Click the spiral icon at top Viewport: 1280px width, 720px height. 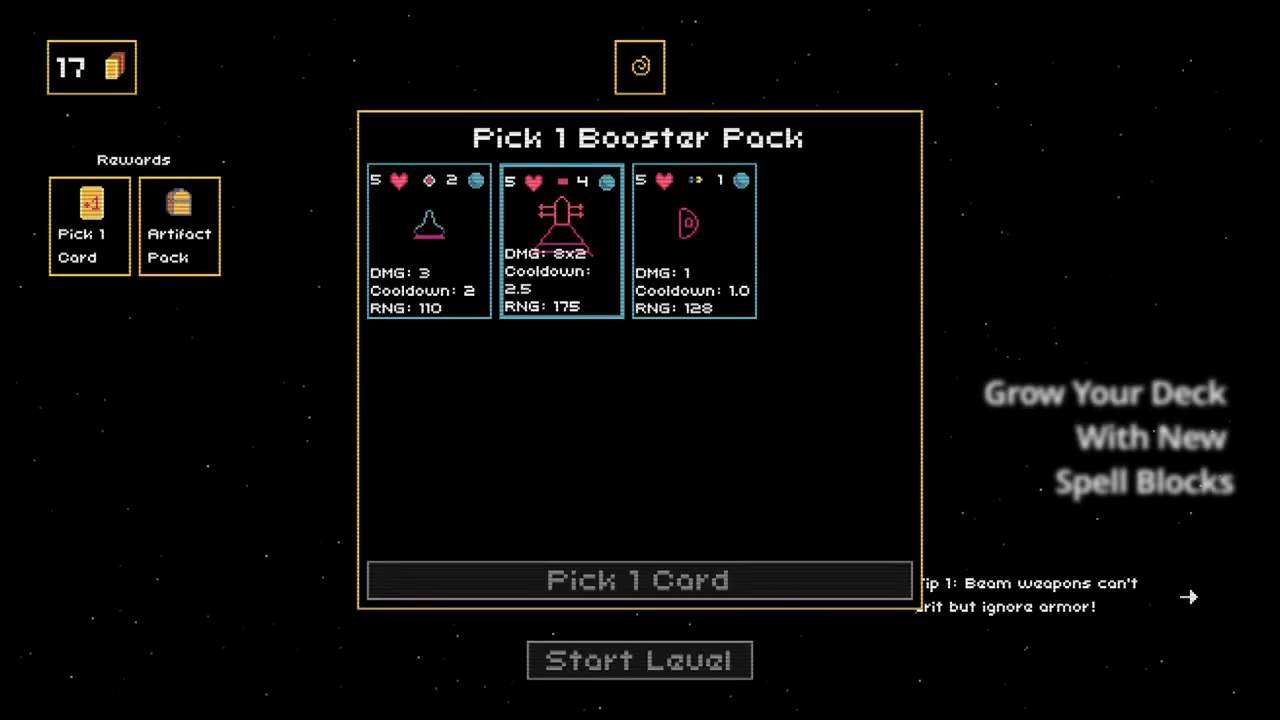(640, 67)
